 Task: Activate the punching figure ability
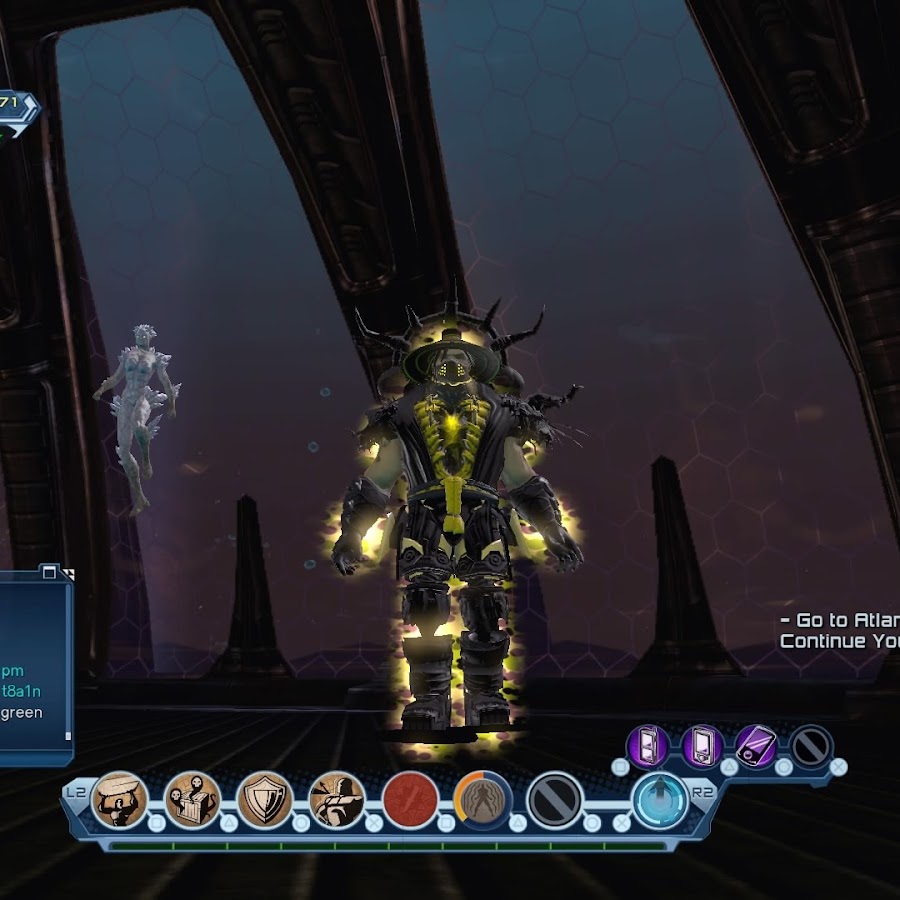(x=337, y=799)
